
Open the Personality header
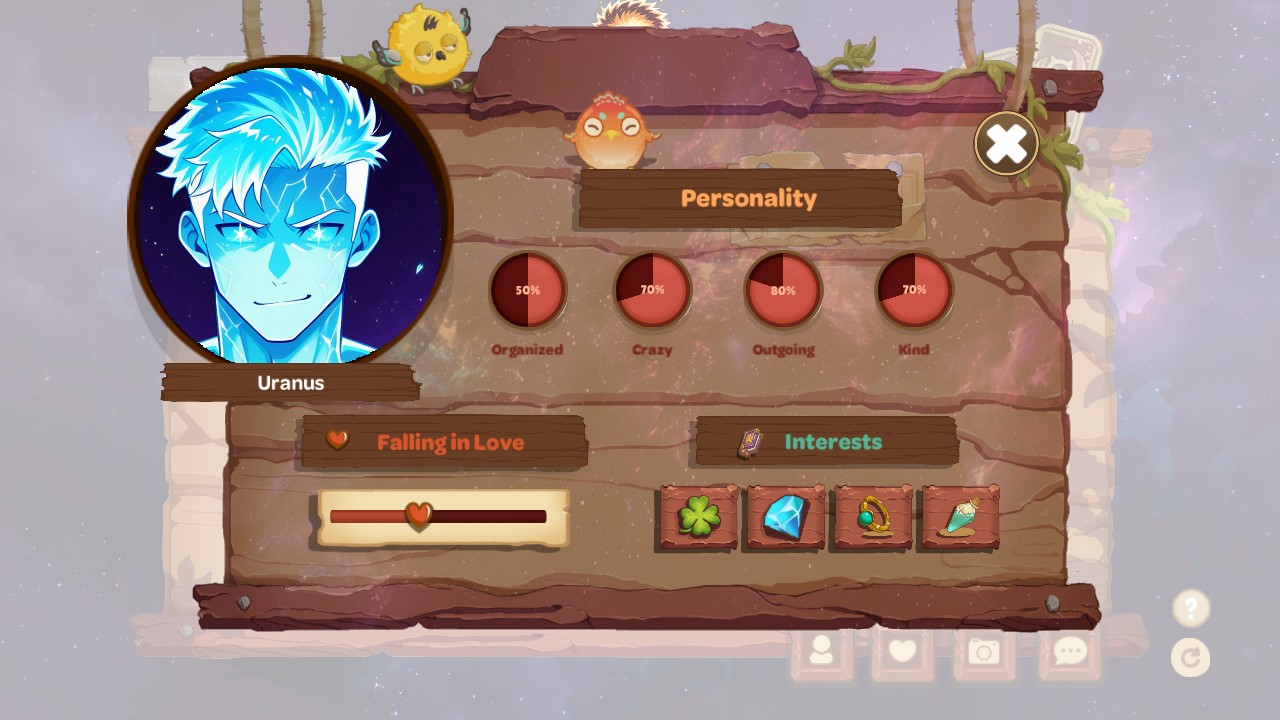coord(748,198)
